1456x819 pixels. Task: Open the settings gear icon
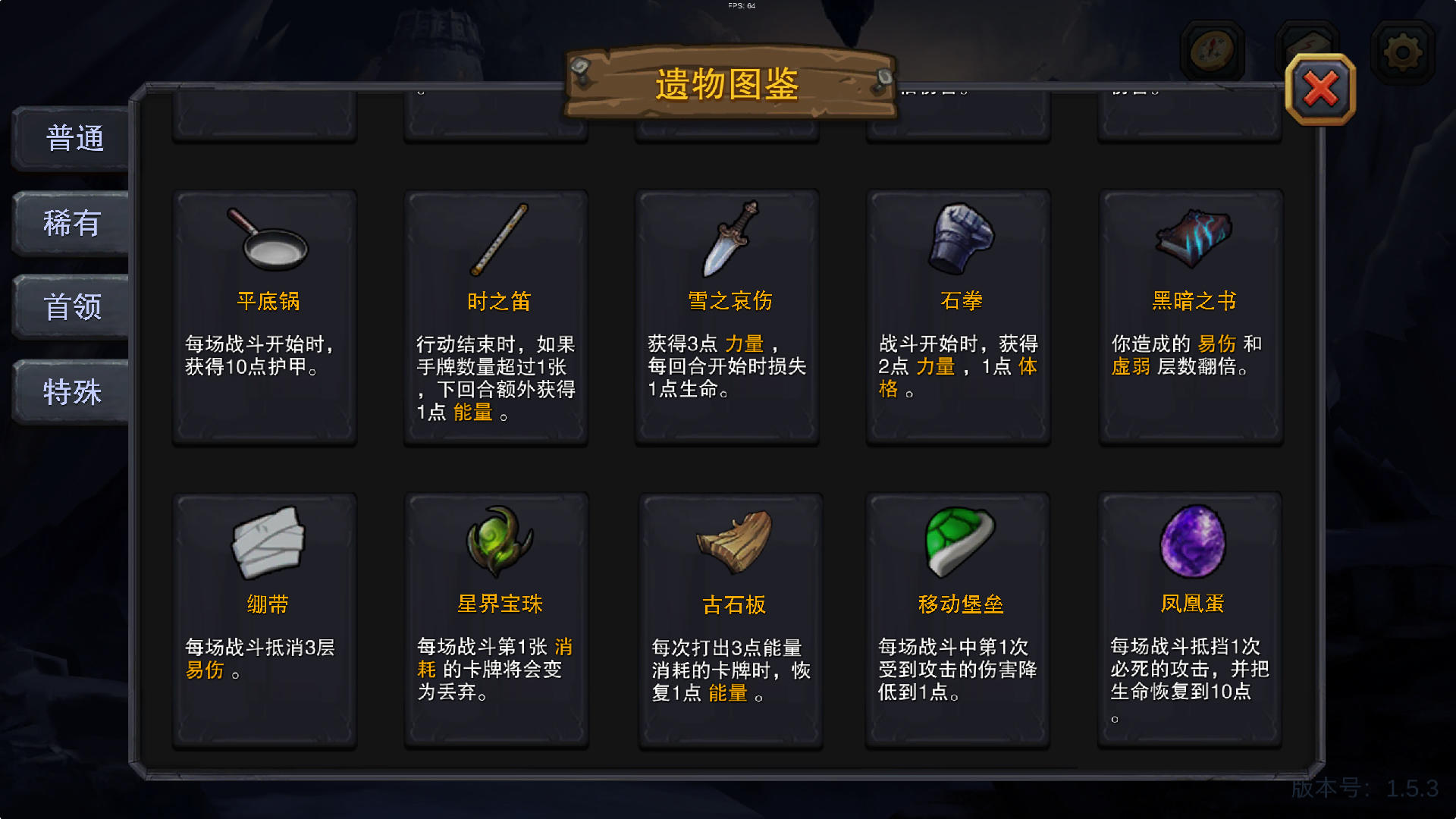[x=1402, y=49]
